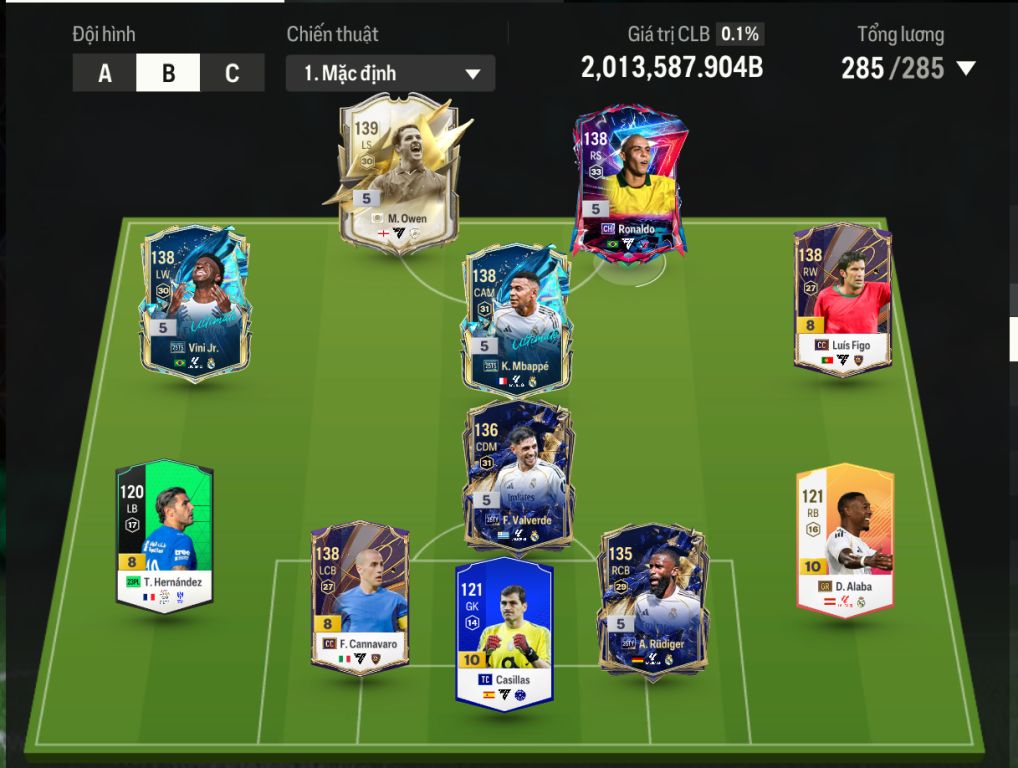
Task: Pick the K. Mbappé CAM card
Action: pos(517,318)
